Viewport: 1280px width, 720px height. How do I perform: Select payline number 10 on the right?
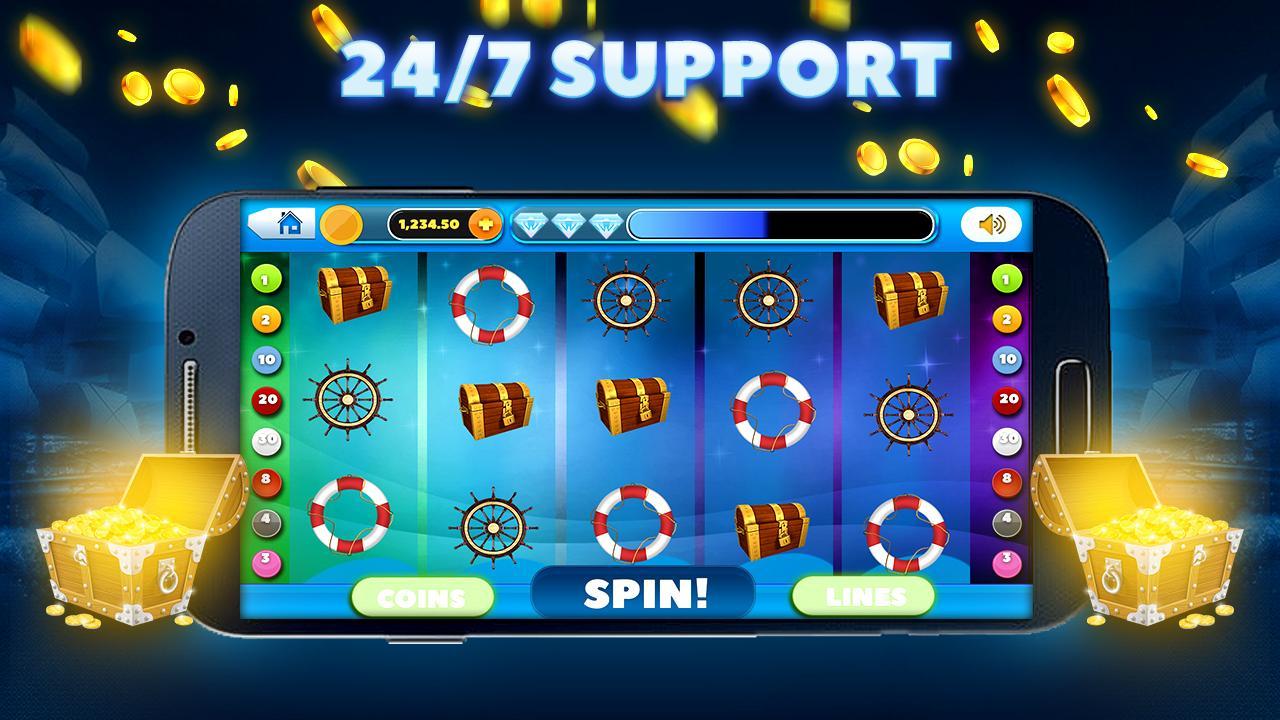point(1004,359)
